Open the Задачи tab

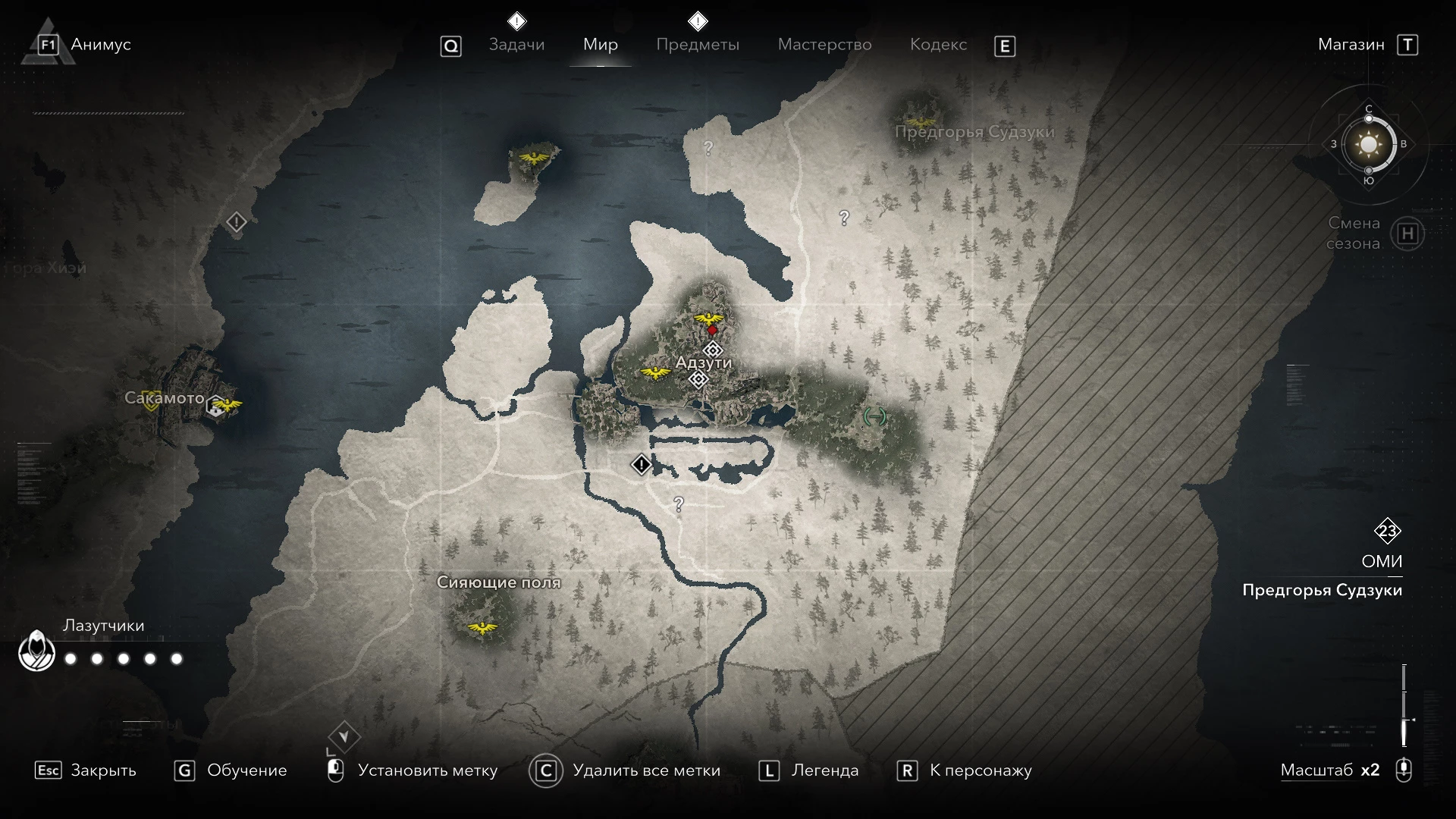pyautogui.click(x=516, y=45)
